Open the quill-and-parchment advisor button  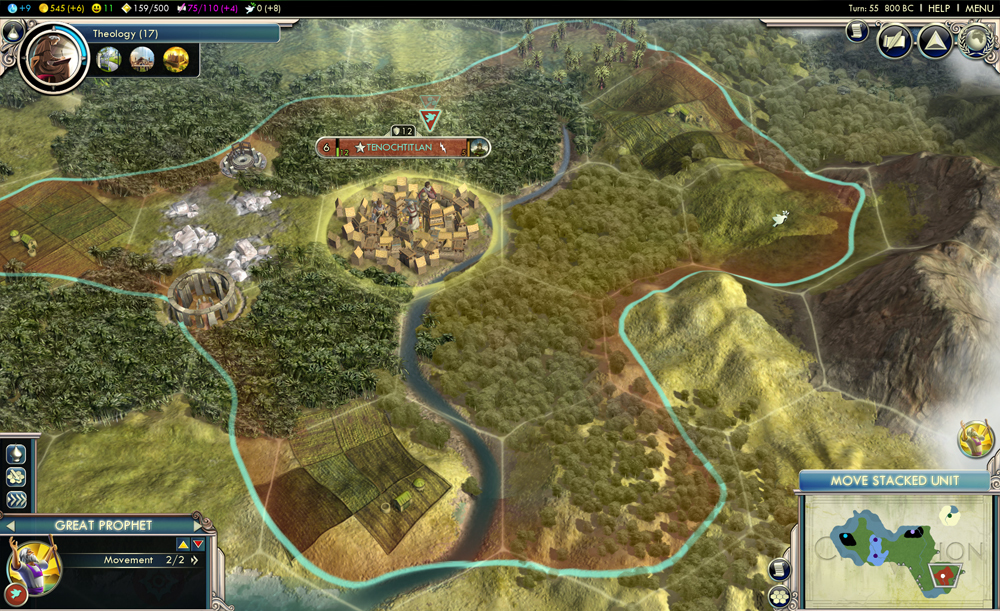point(894,42)
